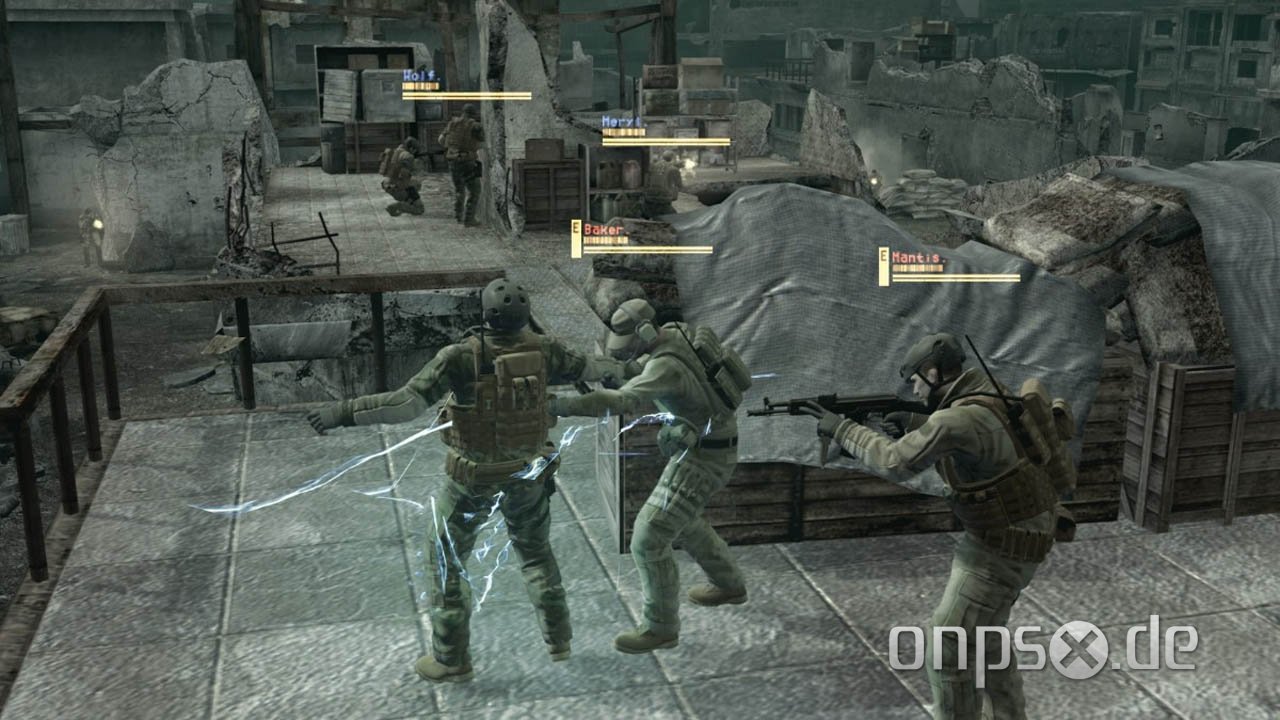This screenshot has width=1280, height=720.
Task: Select the Meryl nametag label
Action: pos(622,119)
